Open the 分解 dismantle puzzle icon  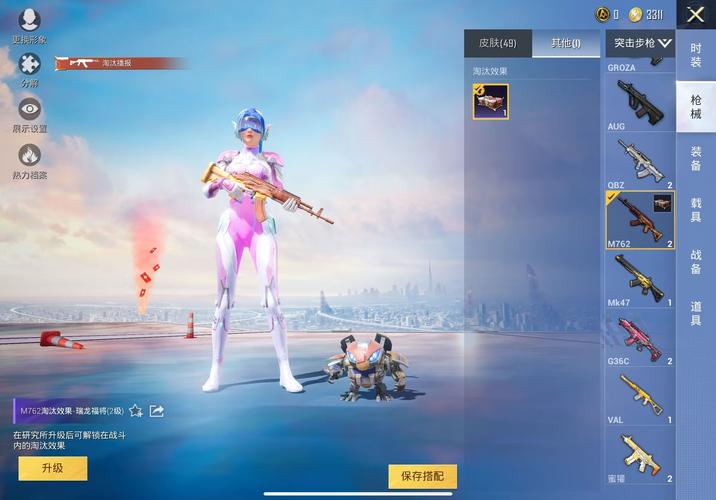pos(29,67)
